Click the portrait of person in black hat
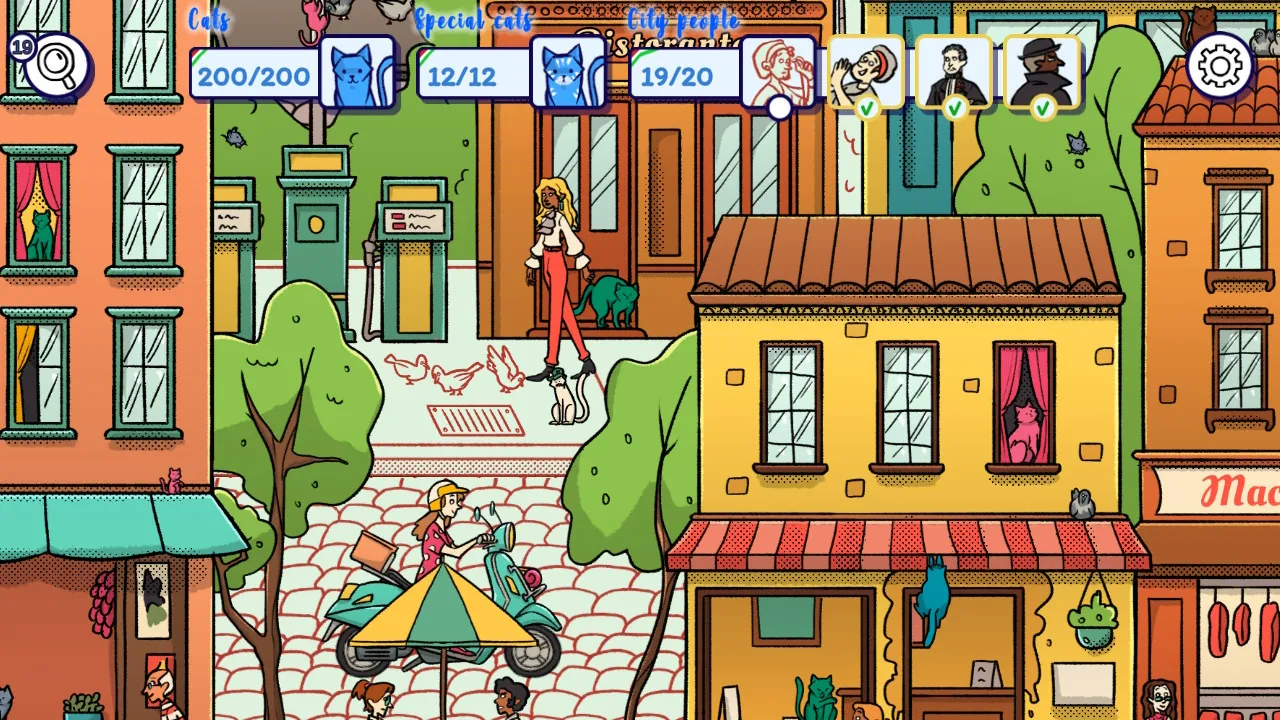The width and height of the screenshot is (1280, 720). pos(1042,71)
